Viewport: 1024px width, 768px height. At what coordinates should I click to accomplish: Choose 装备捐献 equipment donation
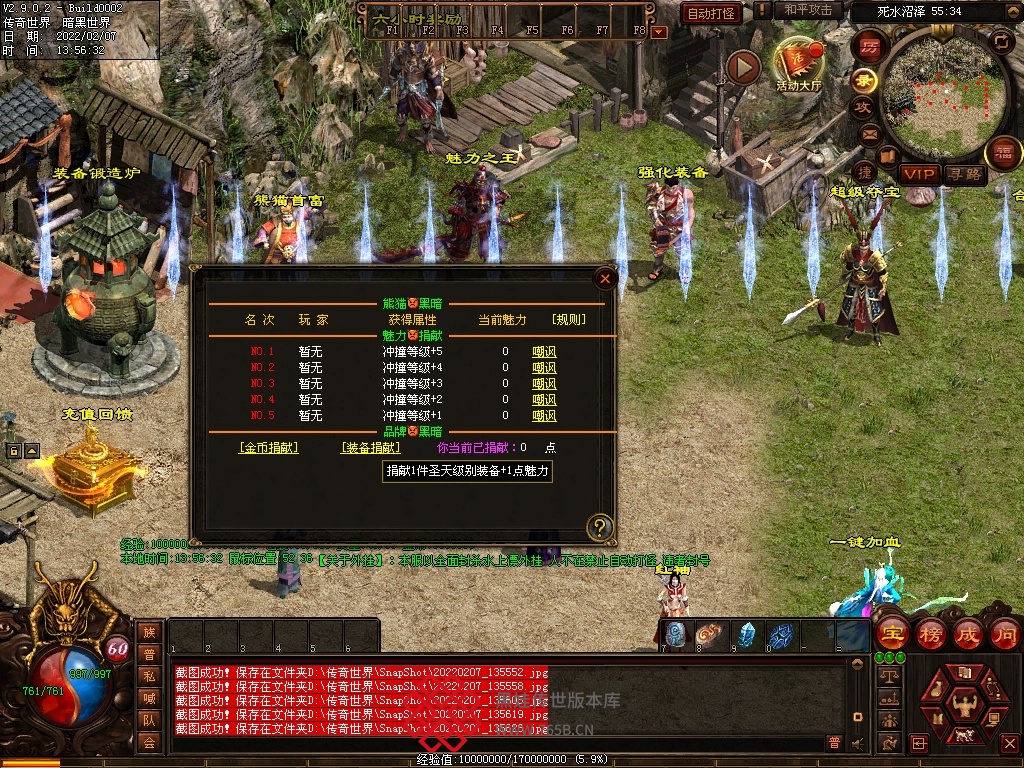370,448
